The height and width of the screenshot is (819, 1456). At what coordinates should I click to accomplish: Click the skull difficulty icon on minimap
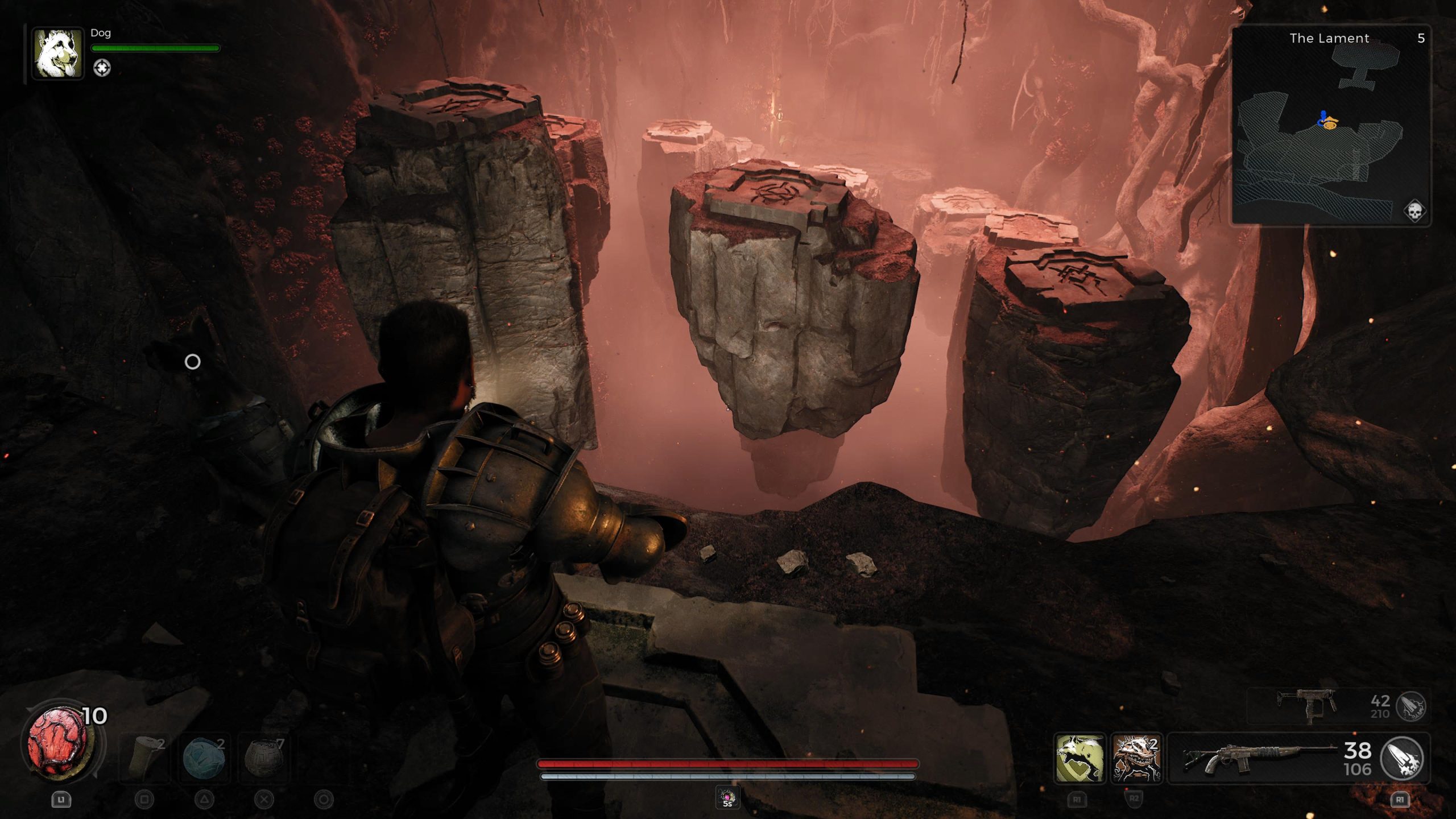pos(1414,211)
